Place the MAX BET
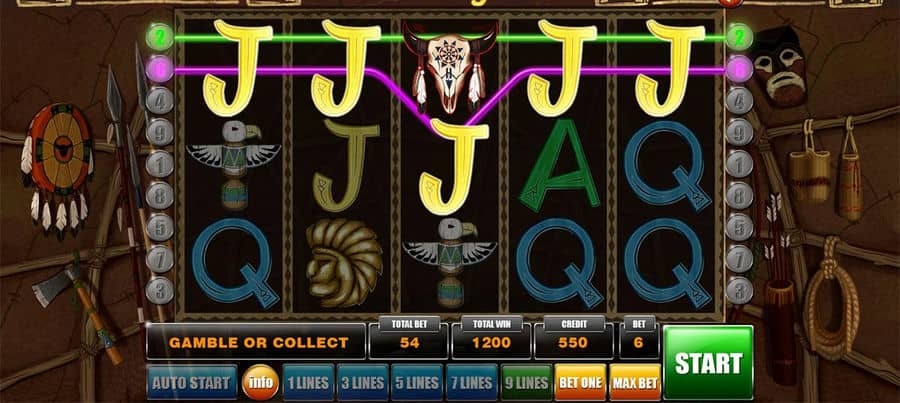Screen dimensions: 900x403 pos(634,382)
